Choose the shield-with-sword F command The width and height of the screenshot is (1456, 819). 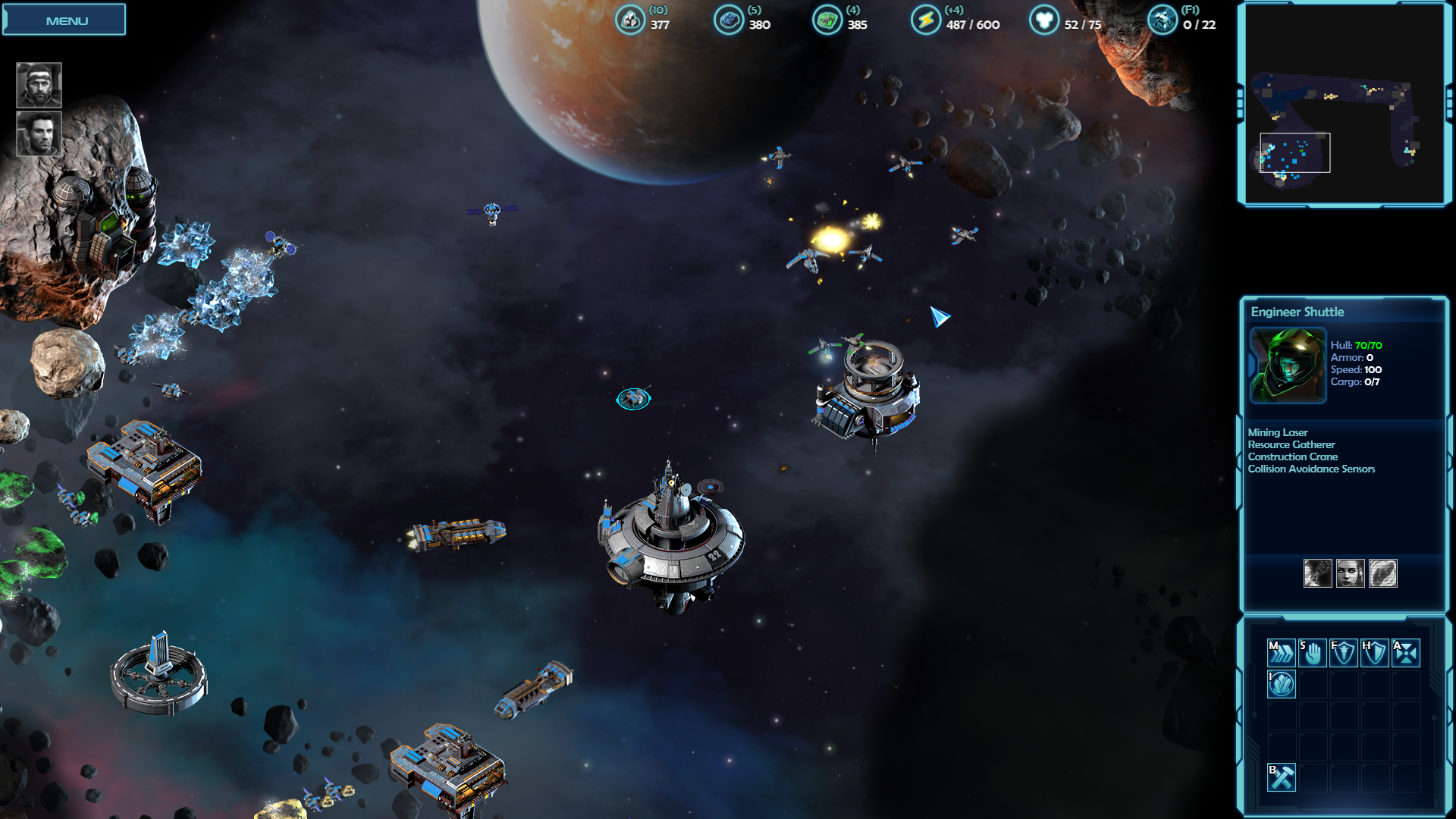click(x=1344, y=652)
